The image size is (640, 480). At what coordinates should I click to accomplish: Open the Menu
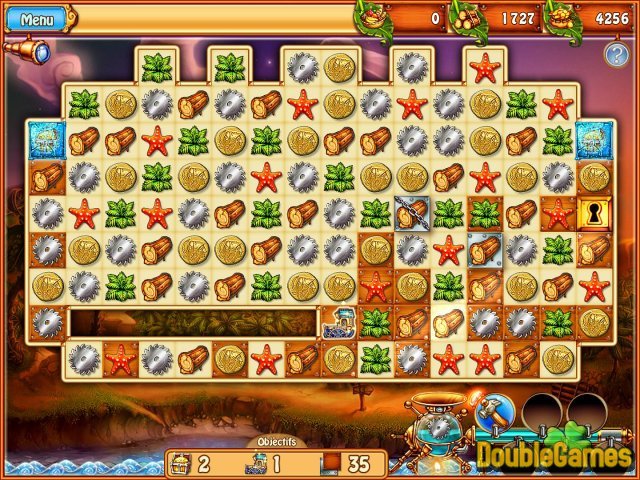coord(38,19)
